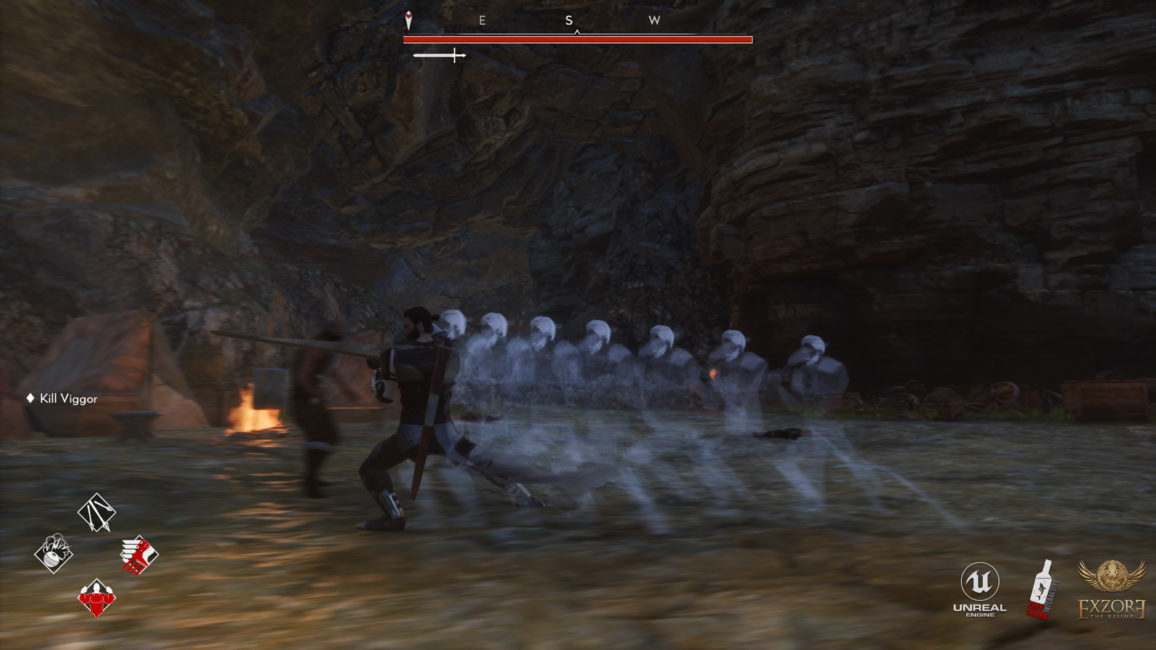This screenshot has height=650, width=1156.
Task: Click the Kill Viggor quest objective
Action: point(68,399)
